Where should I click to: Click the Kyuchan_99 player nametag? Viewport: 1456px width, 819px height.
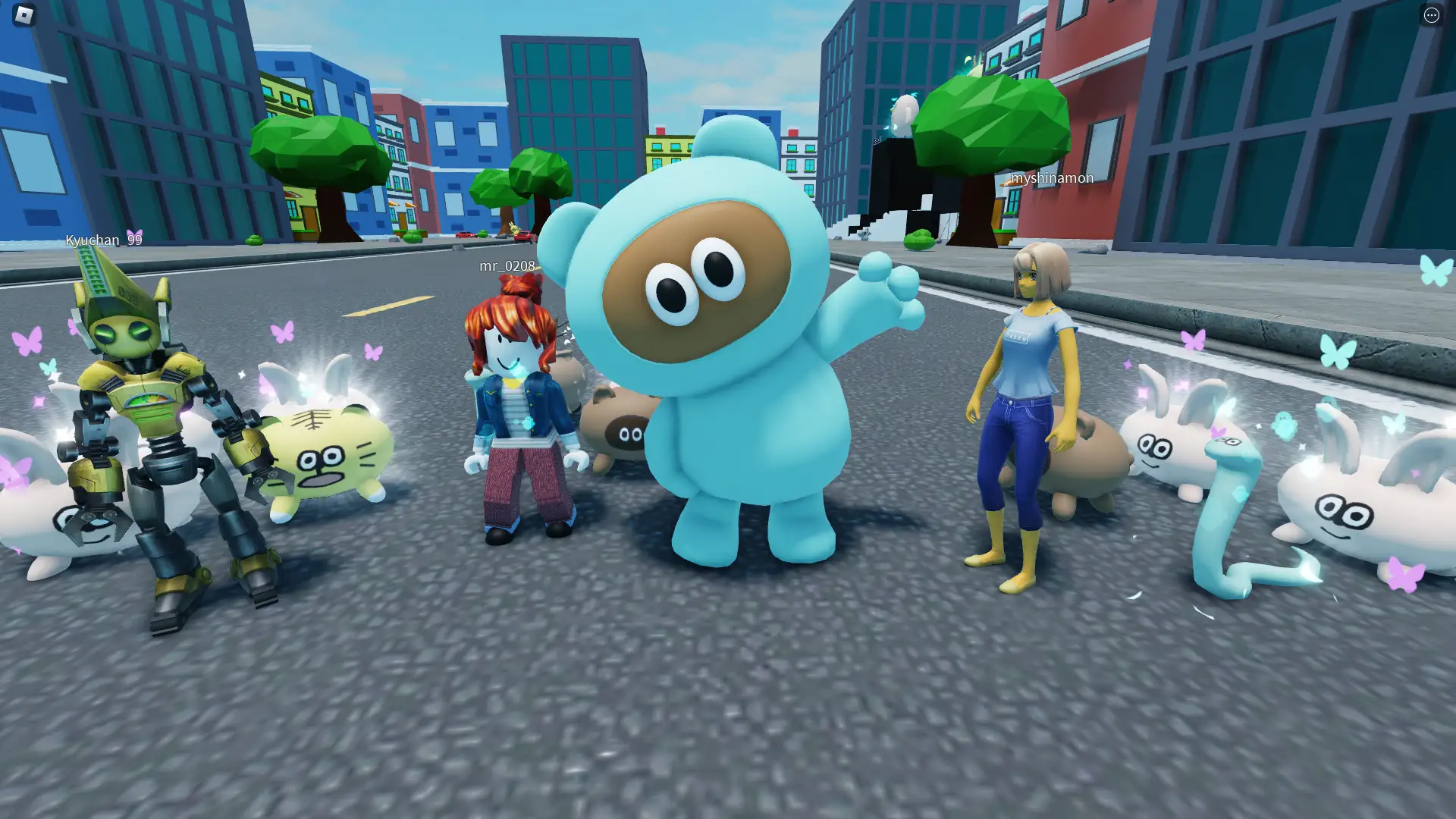[x=103, y=240]
